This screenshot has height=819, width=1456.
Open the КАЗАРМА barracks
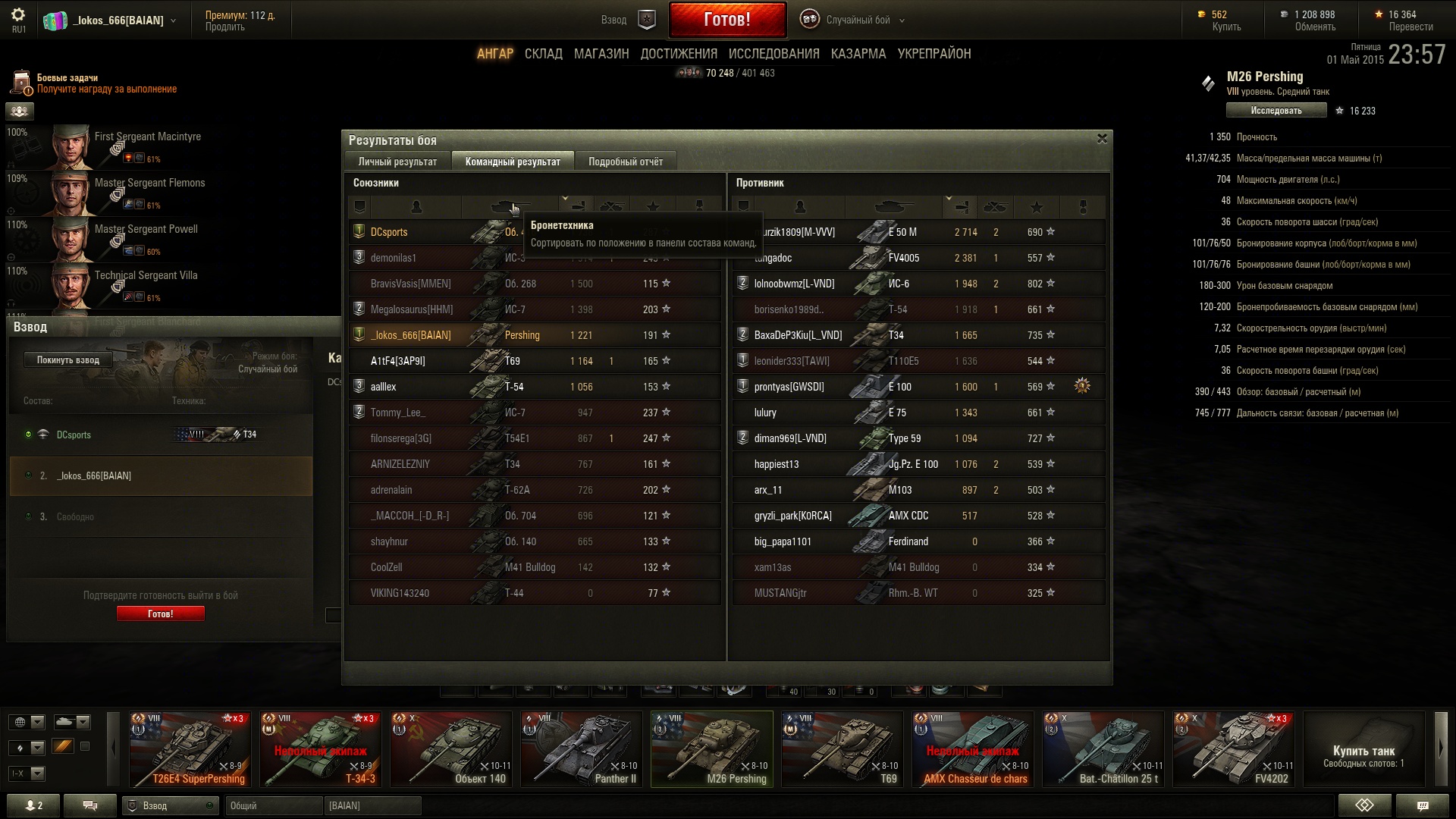858,54
